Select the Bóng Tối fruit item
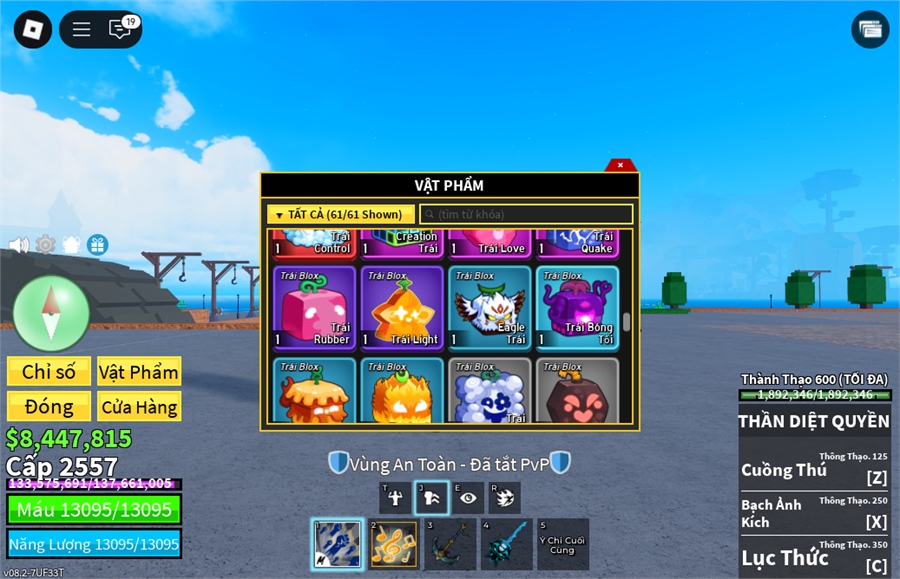Image resolution: width=900 pixels, height=579 pixels. click(x=577, y=307)
